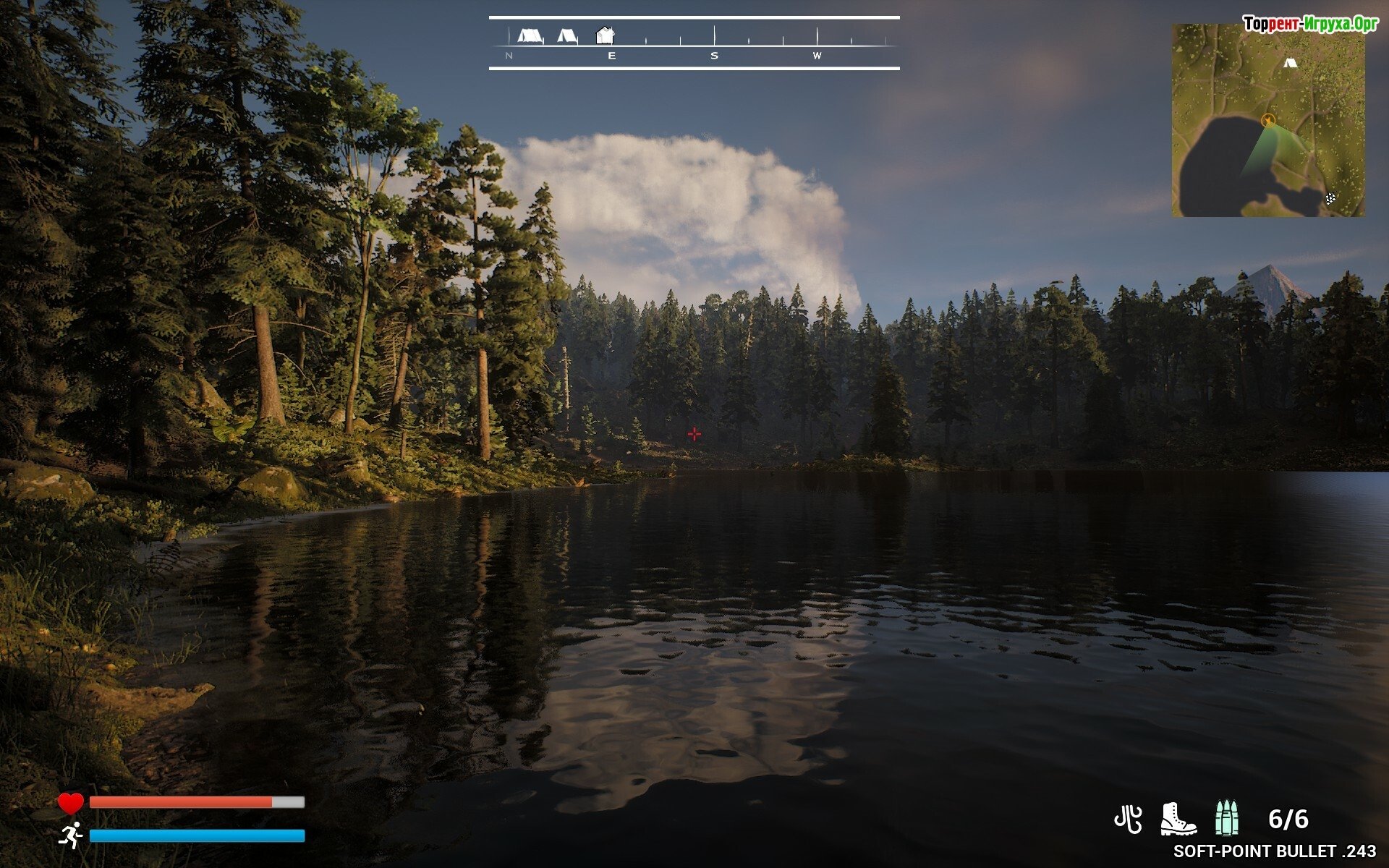This screenshot has width=1389, height=868.
Task: Select the wide tent marker on the compass
Action: click(530, 35)
